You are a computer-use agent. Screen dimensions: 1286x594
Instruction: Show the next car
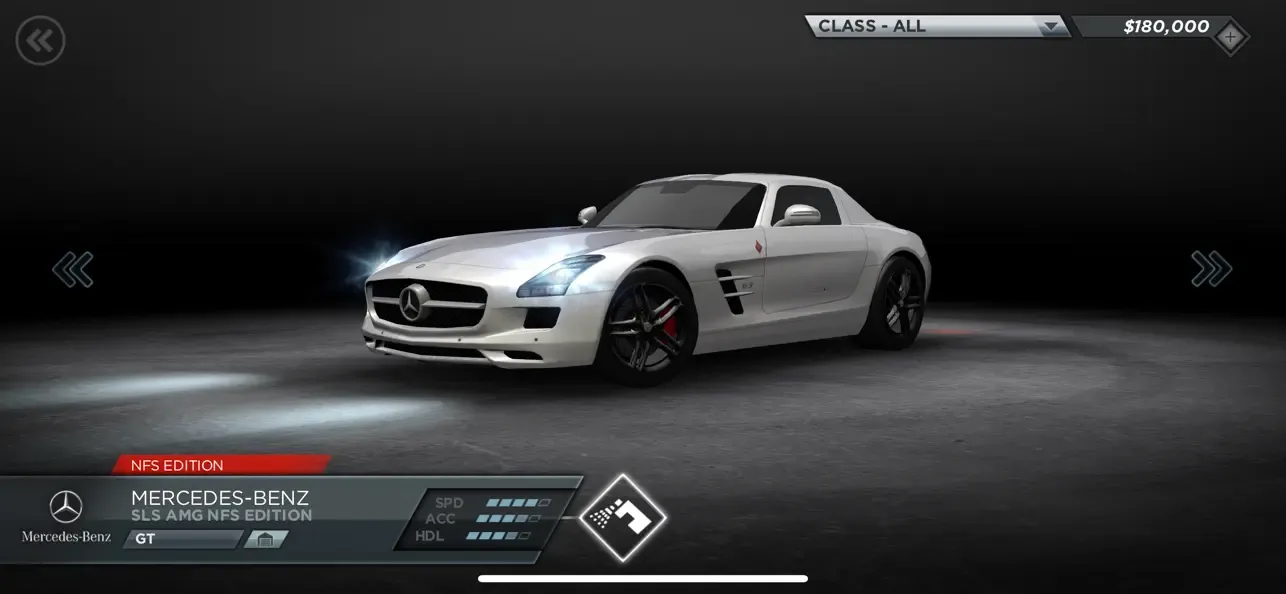tap(1211, 268)
